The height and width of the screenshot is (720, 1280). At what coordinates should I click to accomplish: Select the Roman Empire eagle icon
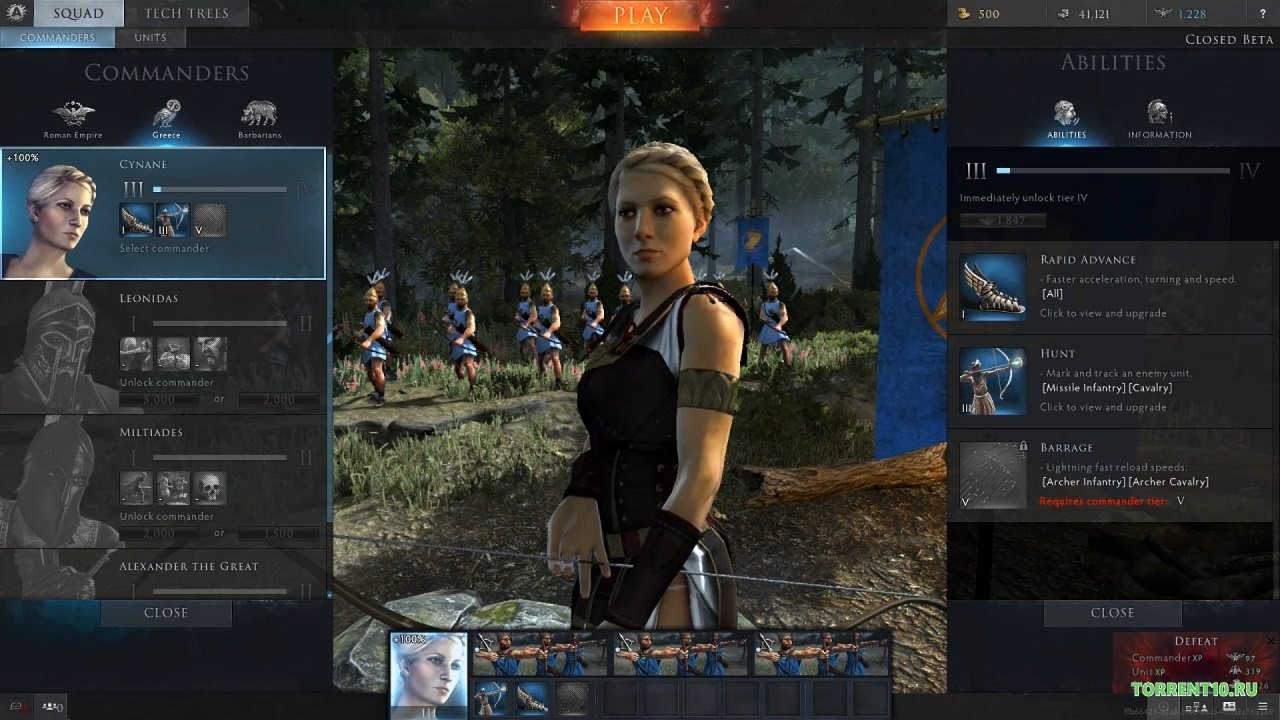coord(73,112)
